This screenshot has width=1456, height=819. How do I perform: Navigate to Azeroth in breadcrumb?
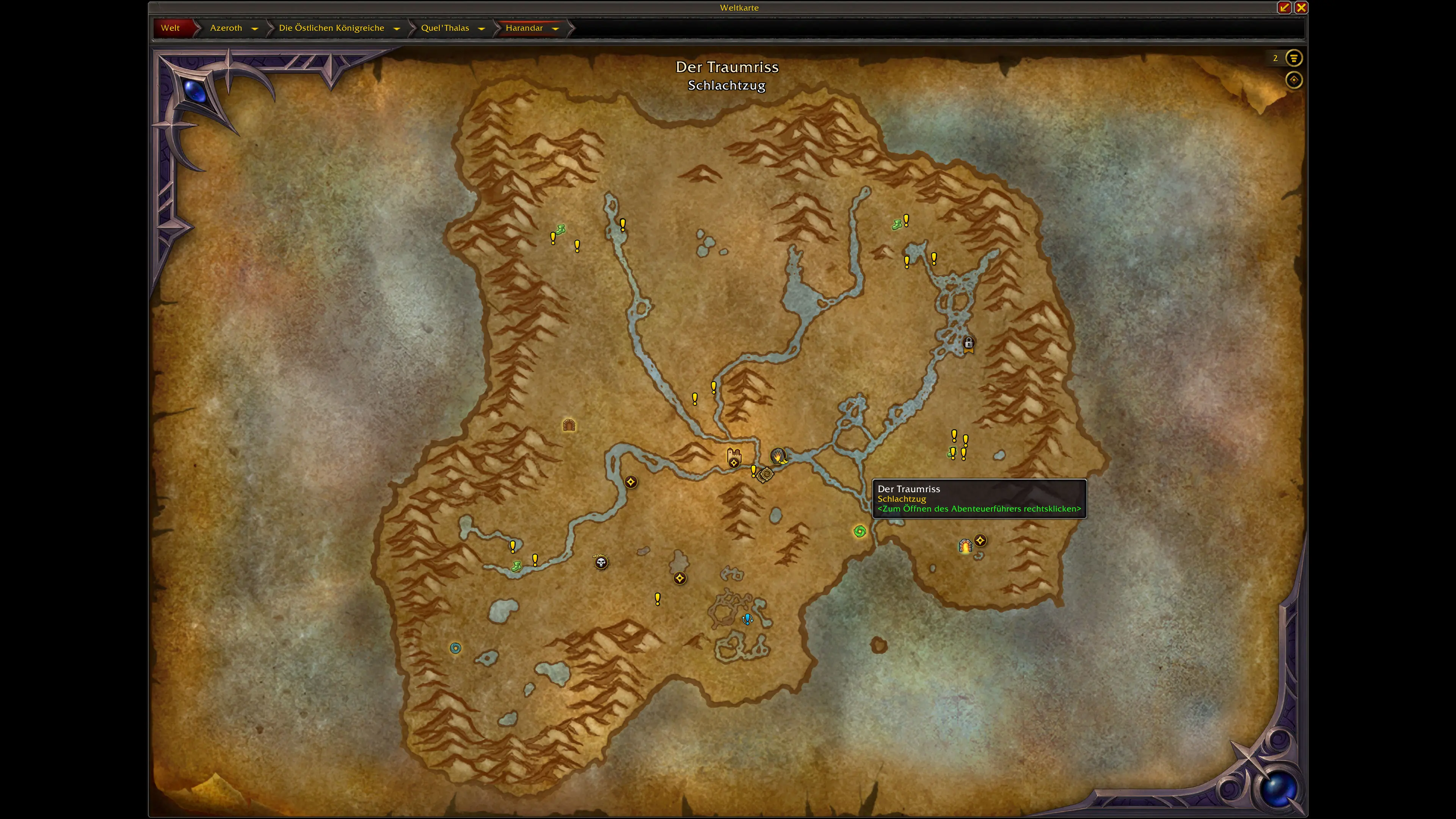coord(226,28)
